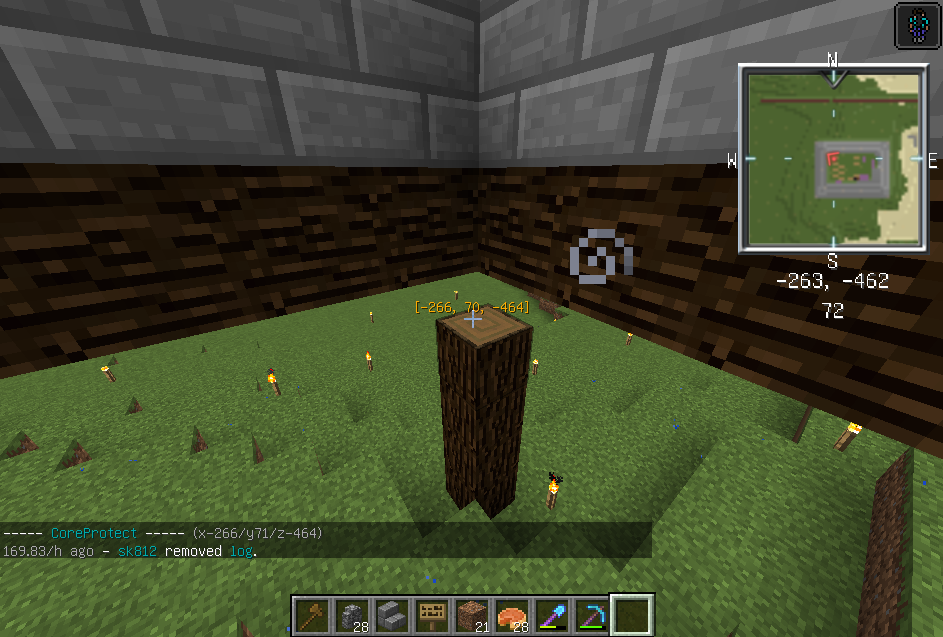Equip the diamond pickaxe

point(592,614)
